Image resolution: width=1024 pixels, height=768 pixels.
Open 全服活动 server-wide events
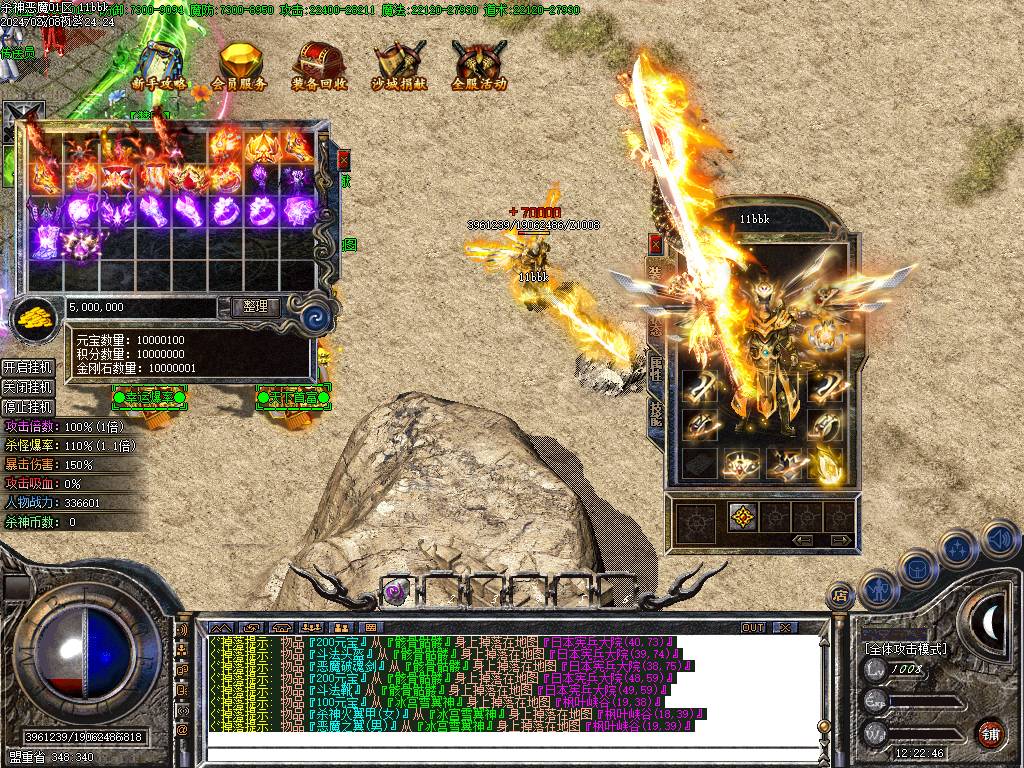[479, 68]
